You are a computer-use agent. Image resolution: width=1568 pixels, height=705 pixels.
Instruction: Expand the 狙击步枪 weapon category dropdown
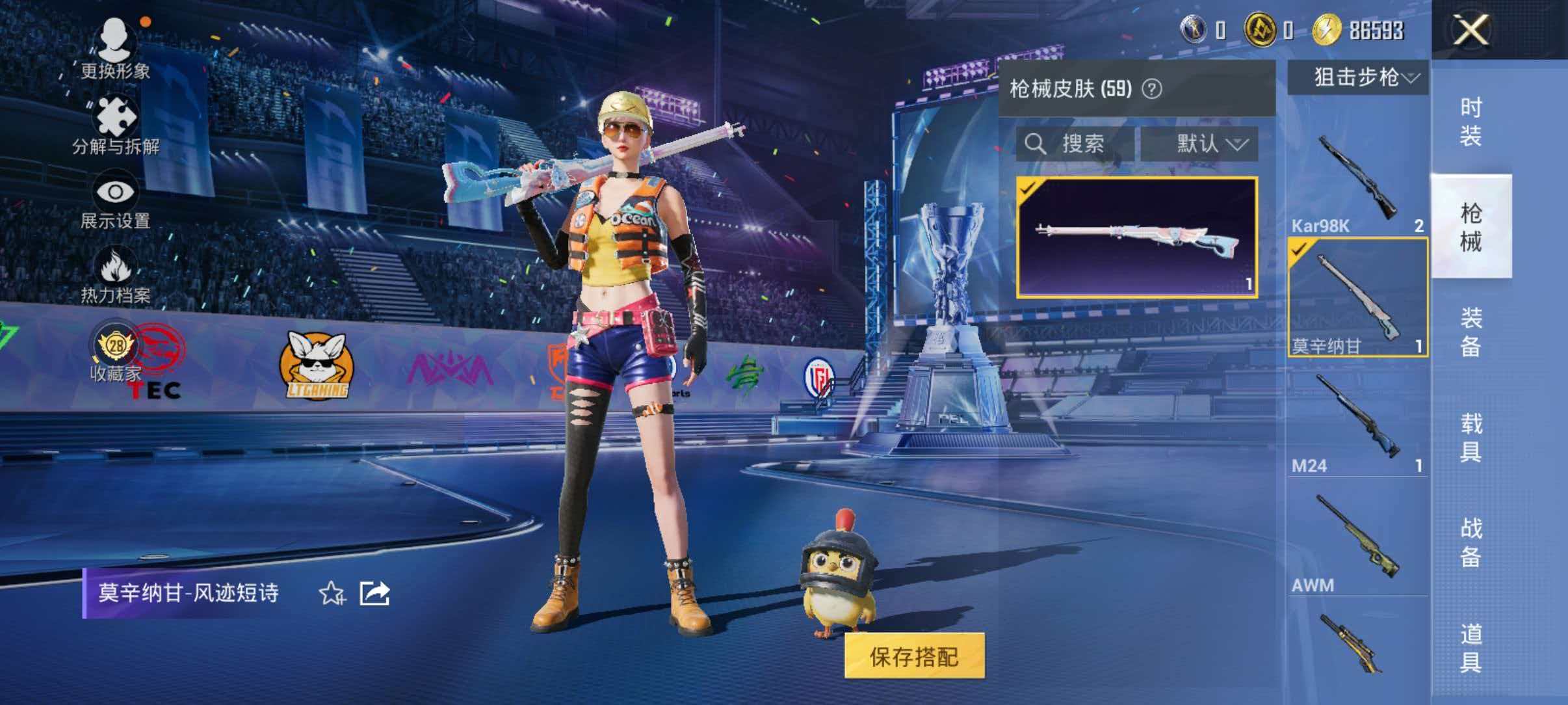[1359, 78]
